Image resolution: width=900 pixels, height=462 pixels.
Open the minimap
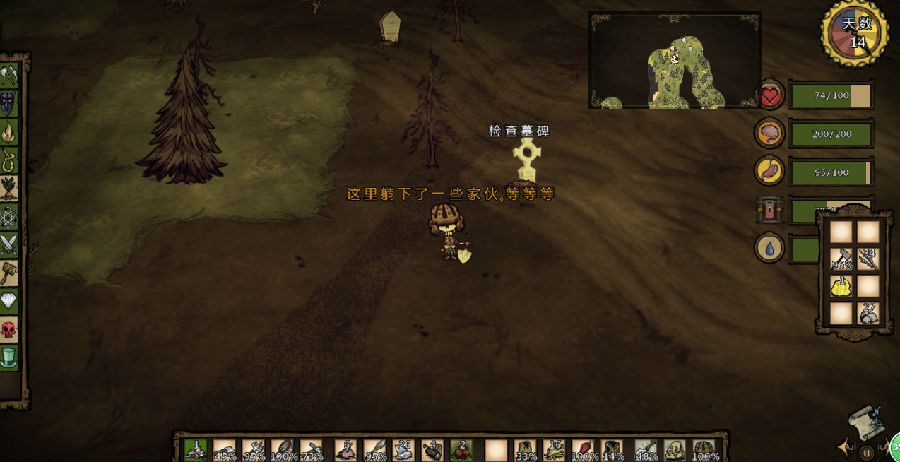(x=675, y=60)
